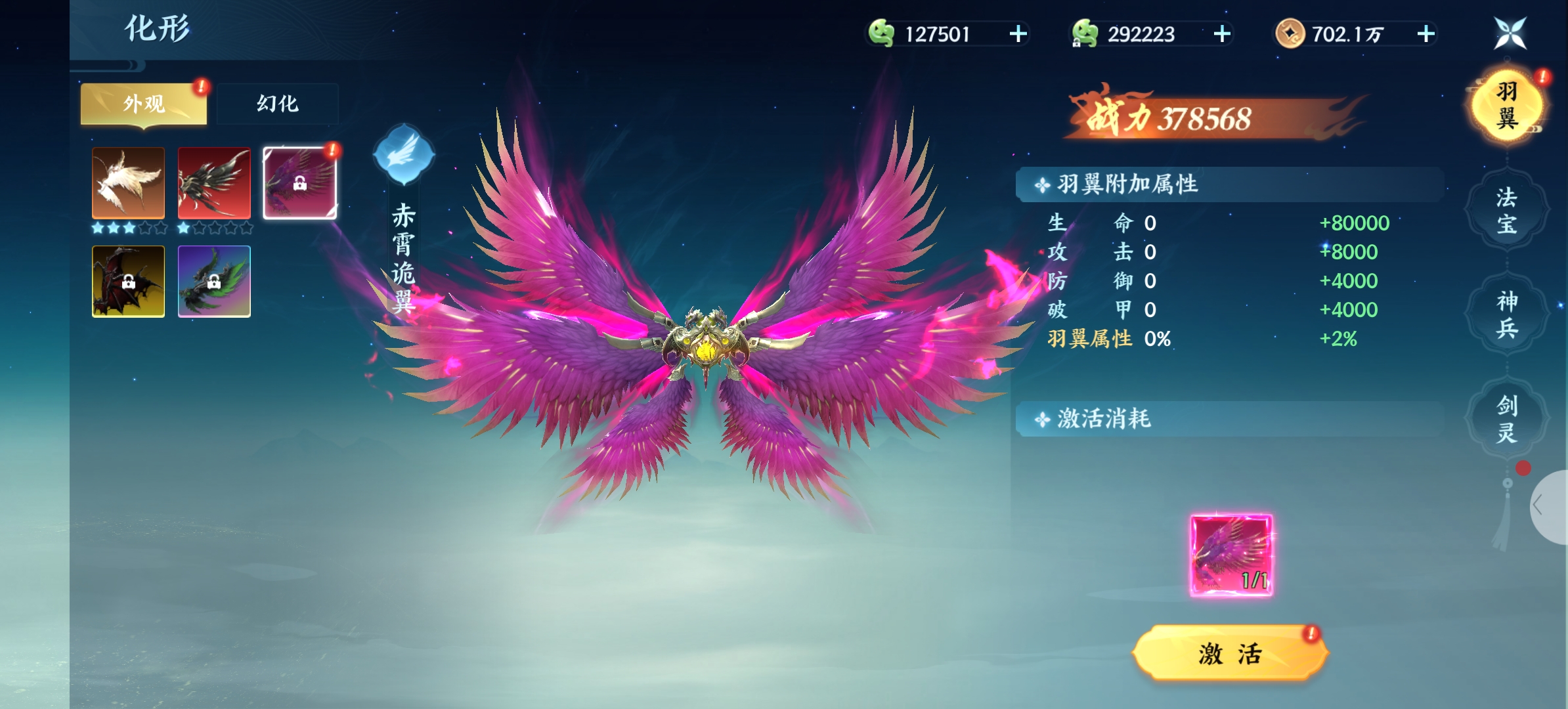Add more green jade currency (127501)
1568x709 pixels.
[1018, 34]
